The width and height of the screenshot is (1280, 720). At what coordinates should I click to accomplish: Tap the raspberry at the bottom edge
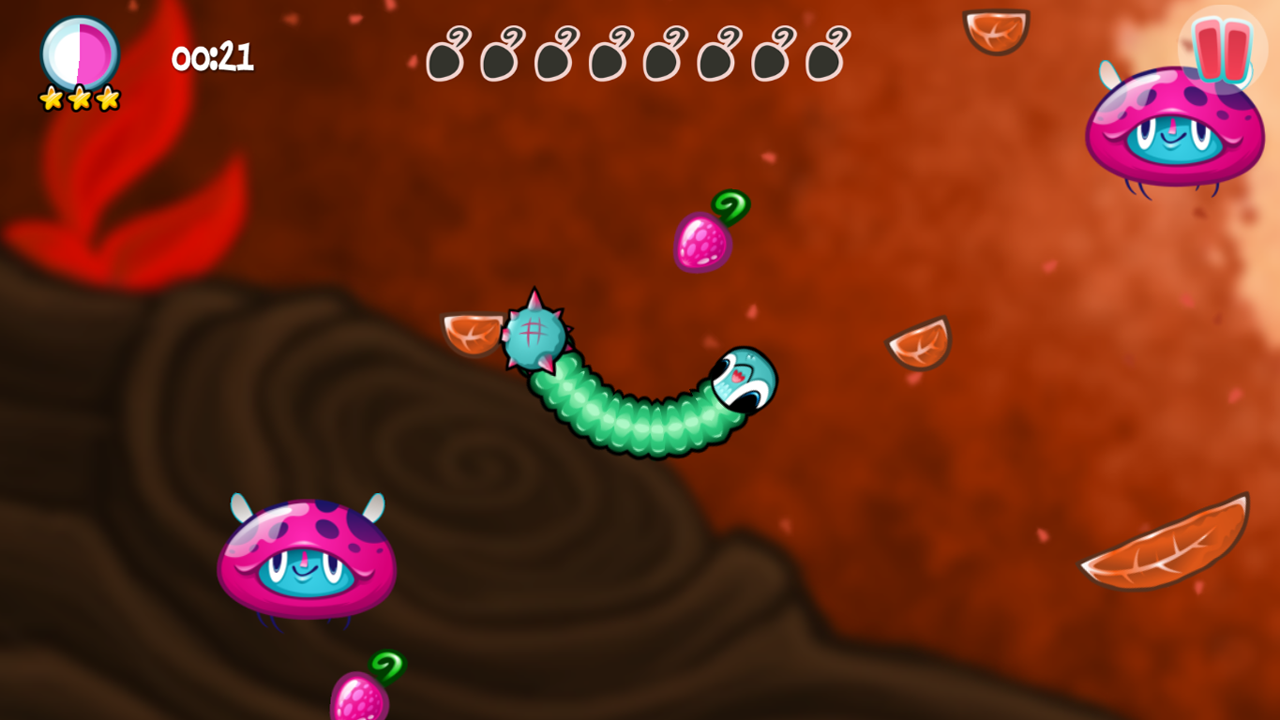pos(362,700)
